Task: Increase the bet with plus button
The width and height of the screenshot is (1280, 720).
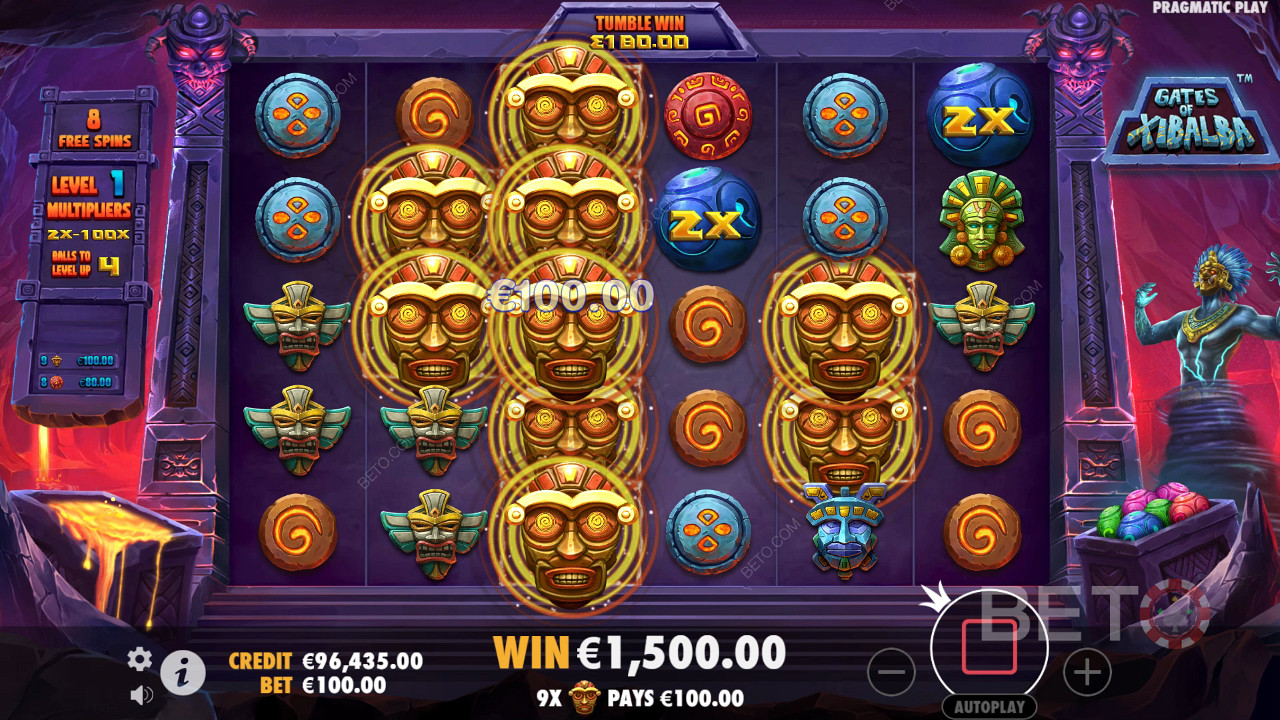Action: click(1087, 672)
